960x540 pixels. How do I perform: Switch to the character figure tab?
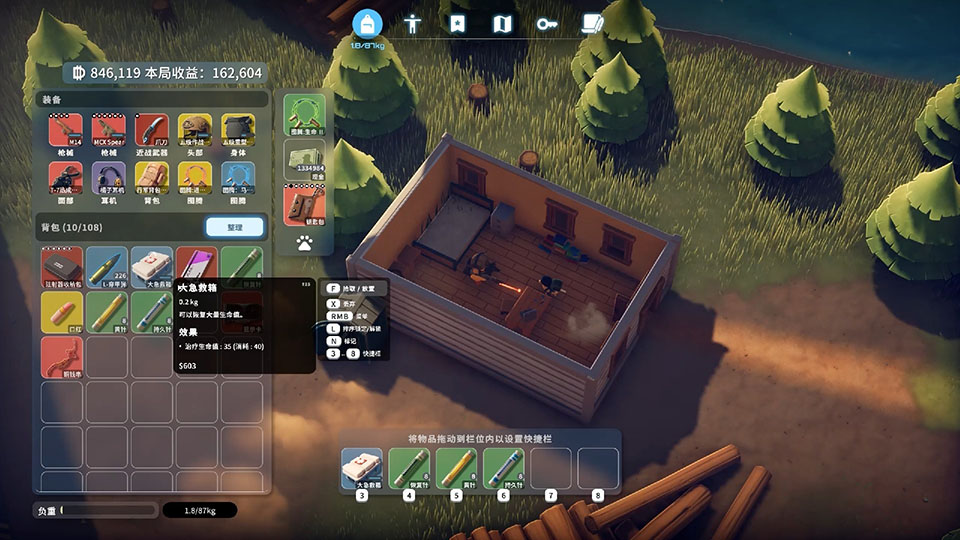(412, 23)
